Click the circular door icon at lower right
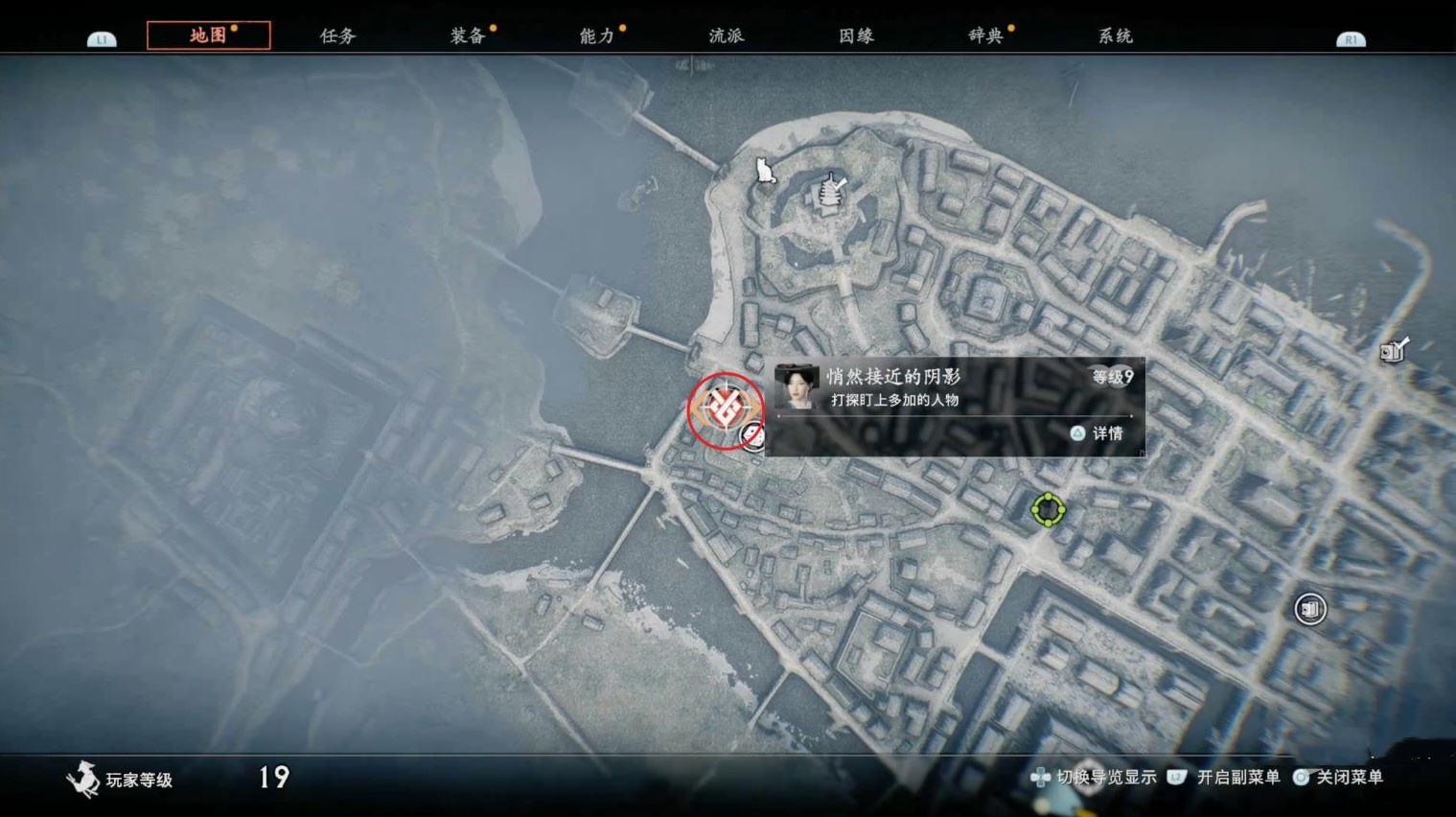 1309,609
